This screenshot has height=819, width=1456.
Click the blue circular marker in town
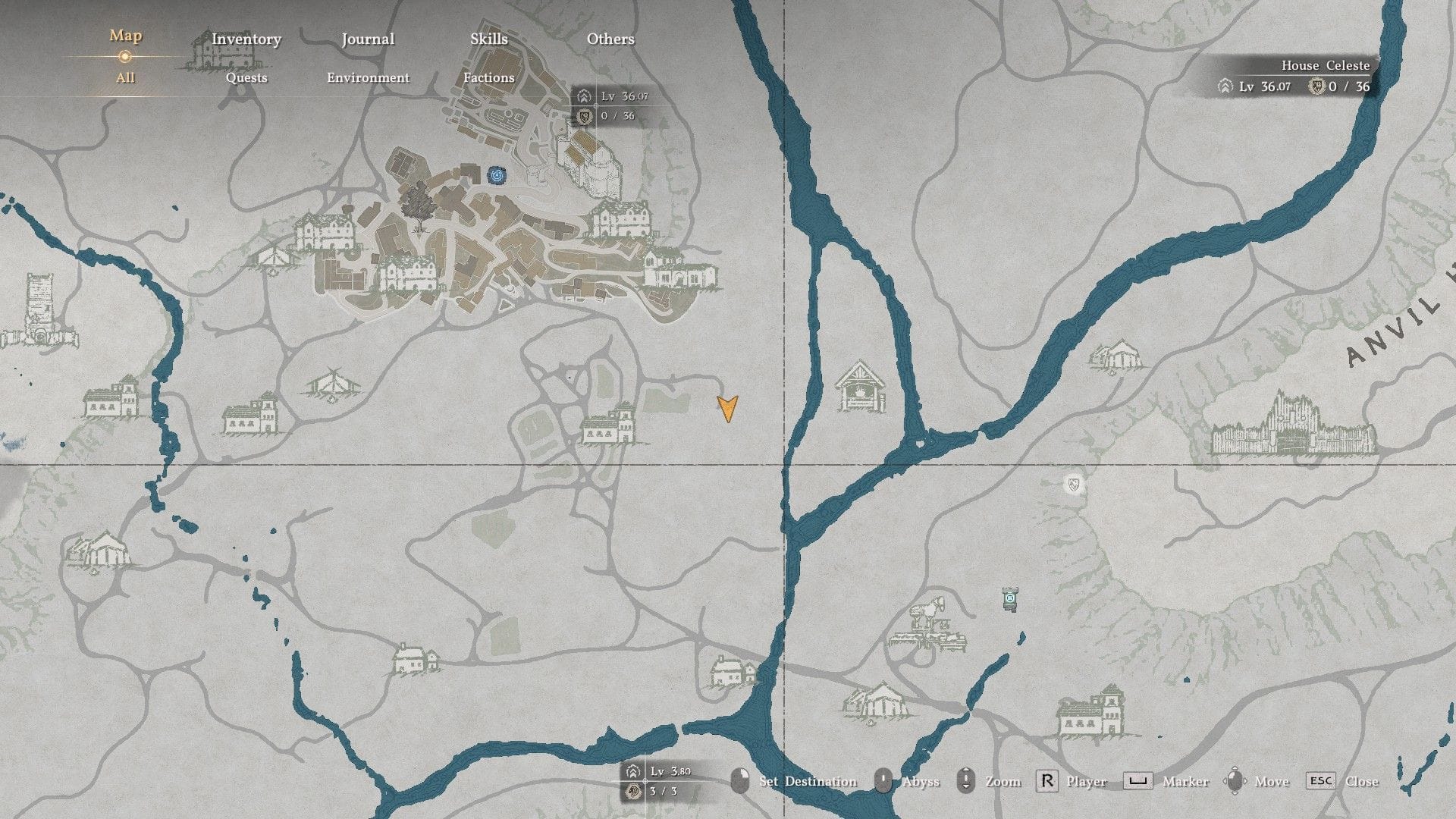(x=497, y=176)
